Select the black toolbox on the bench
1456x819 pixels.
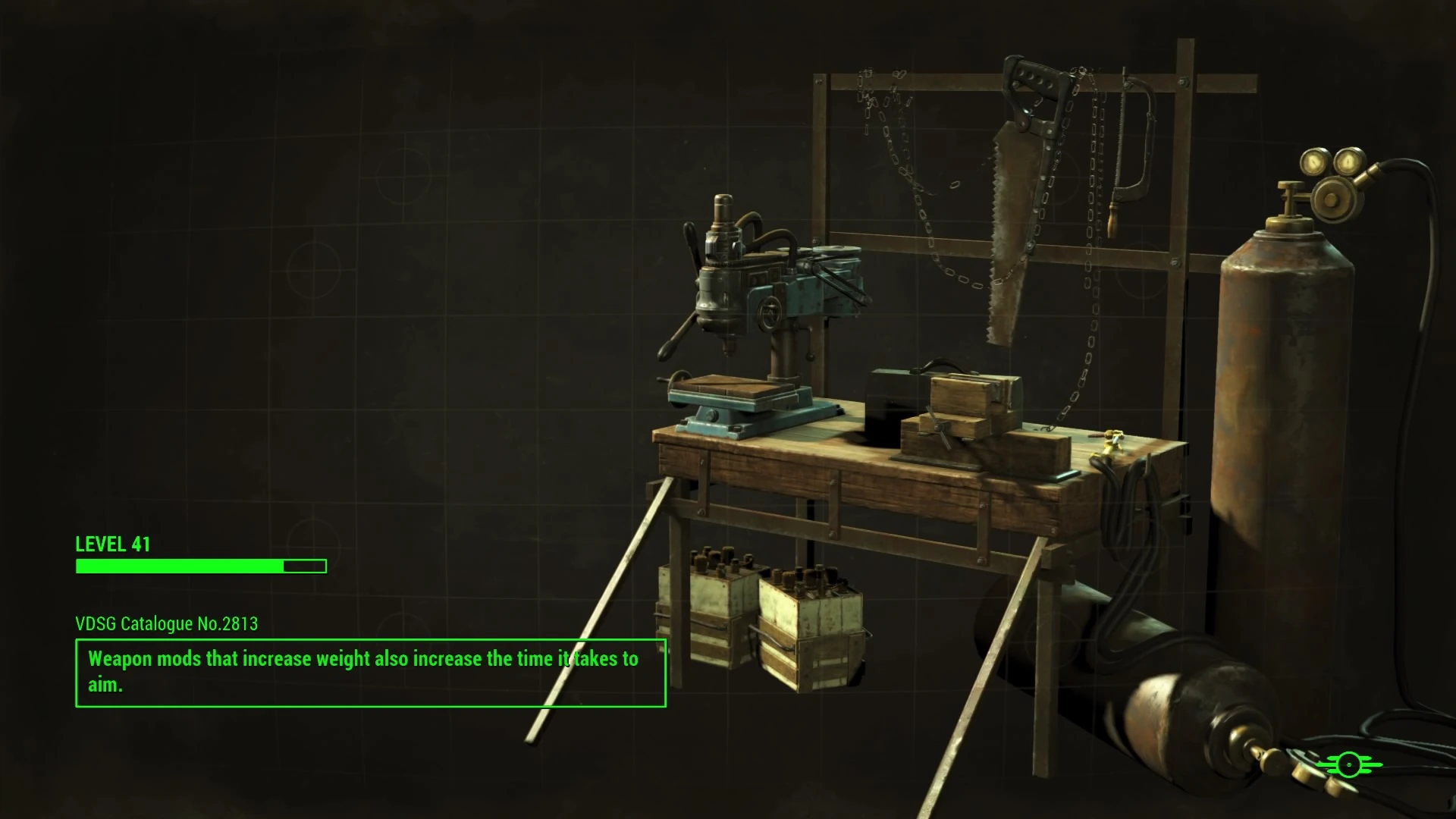point(895,394)
